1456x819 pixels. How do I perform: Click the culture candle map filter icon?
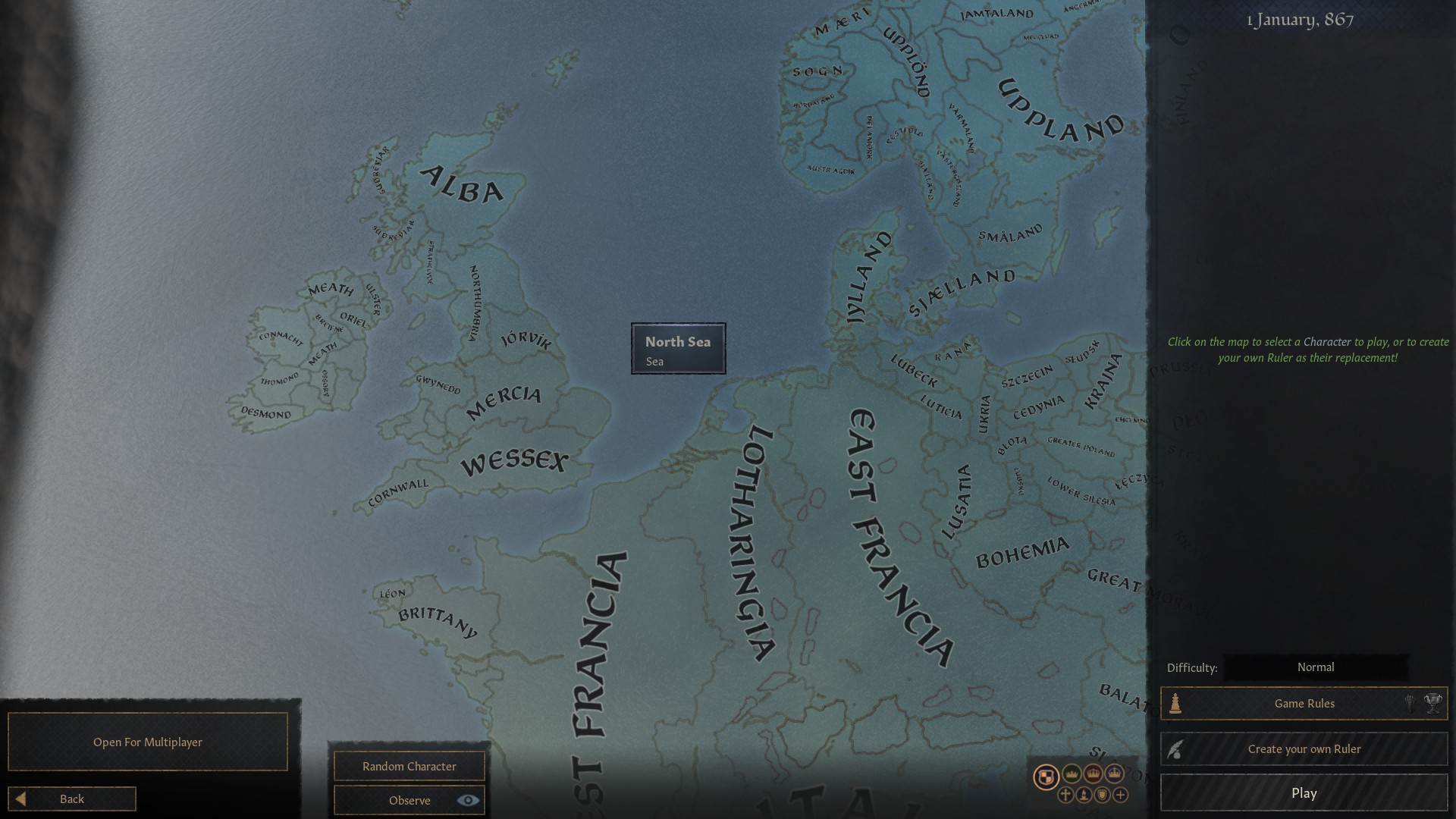[1084, 795]
